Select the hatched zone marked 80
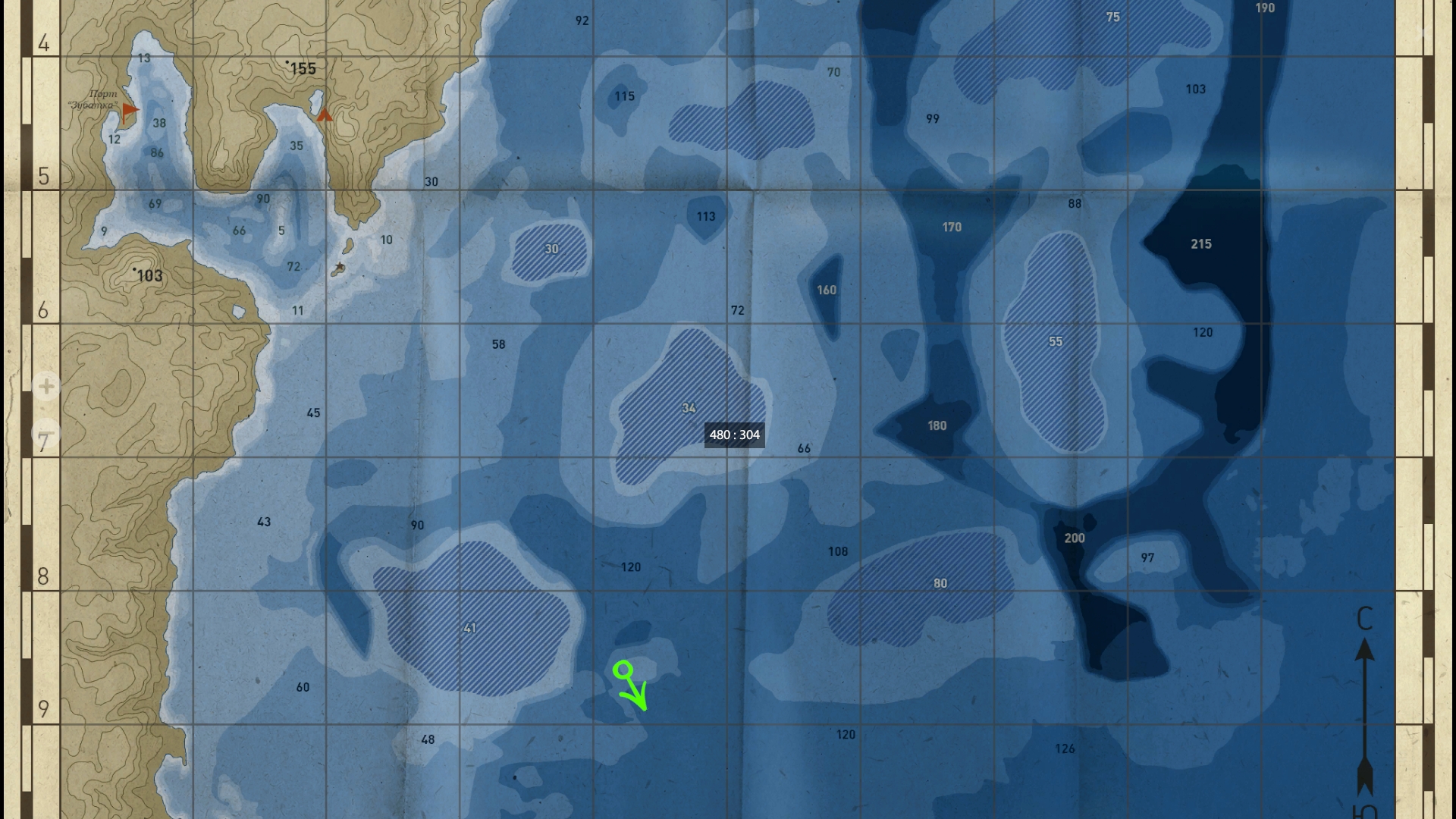The width and height of the screenshot is (1456, 819). pyautogui.click(x=940, y=584)
